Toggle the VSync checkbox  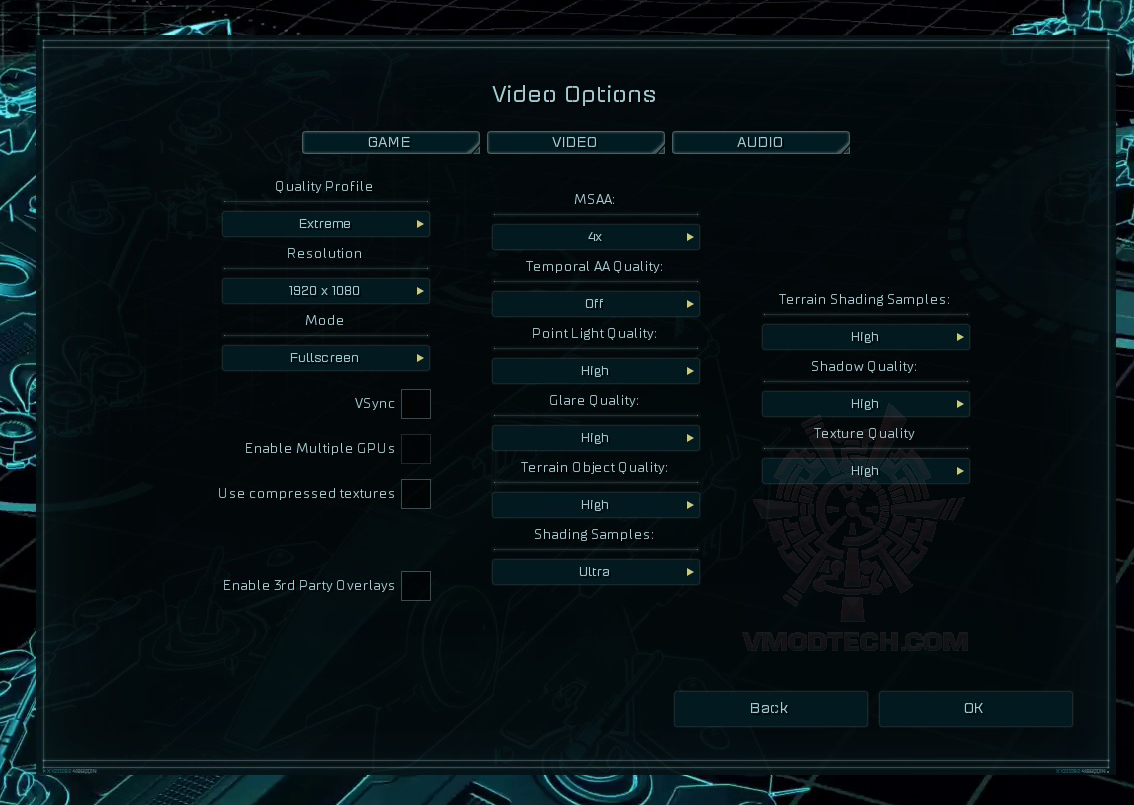pos(416,404)
